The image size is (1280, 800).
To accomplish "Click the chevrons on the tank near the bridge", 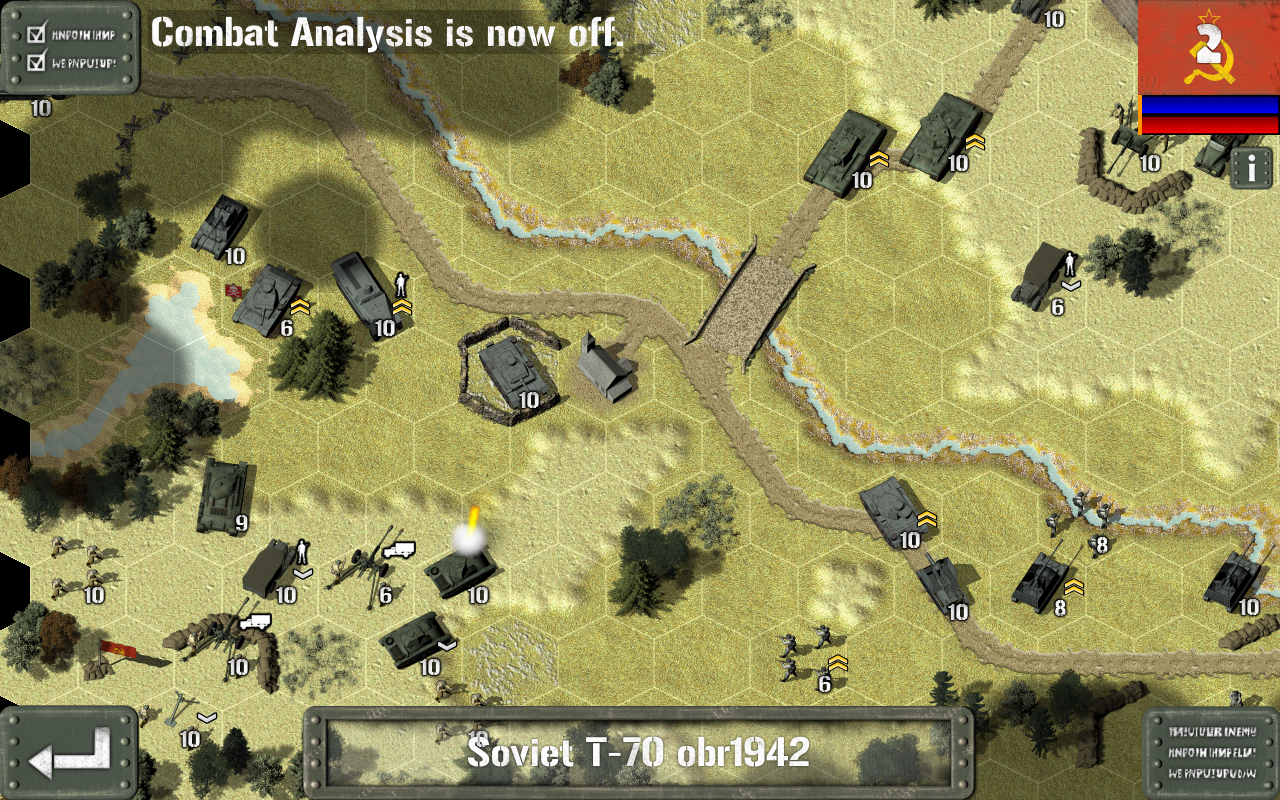I will coord(925,518).
